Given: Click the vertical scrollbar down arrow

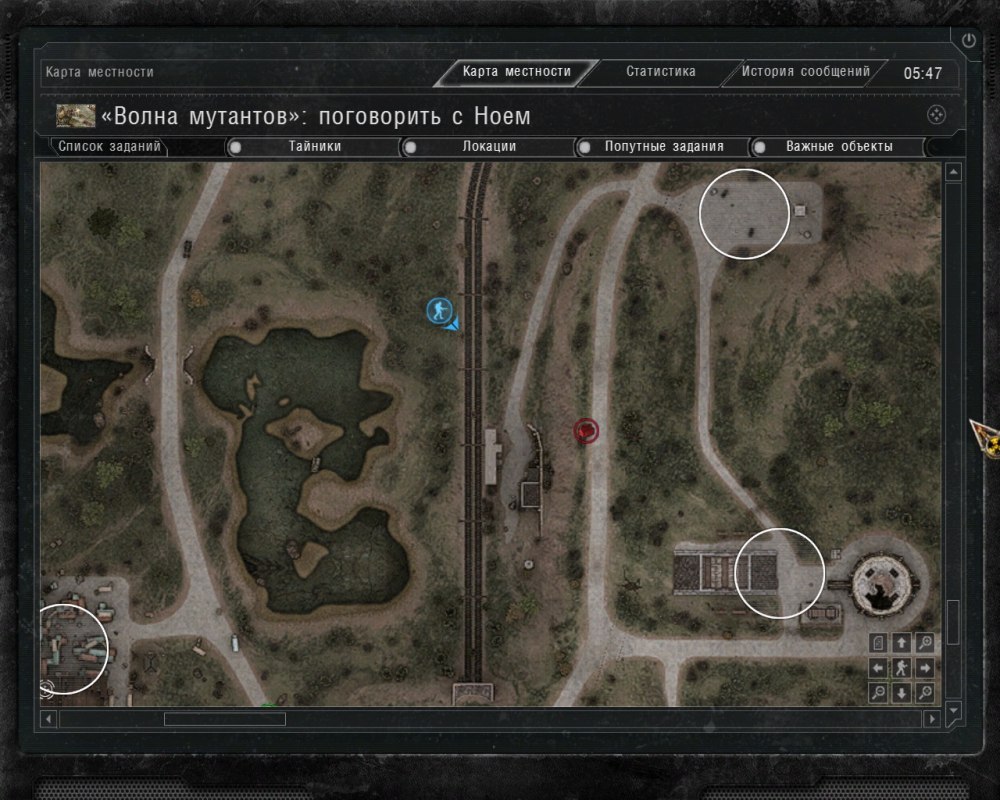Looking at the screenshot, I should point(953,708).
